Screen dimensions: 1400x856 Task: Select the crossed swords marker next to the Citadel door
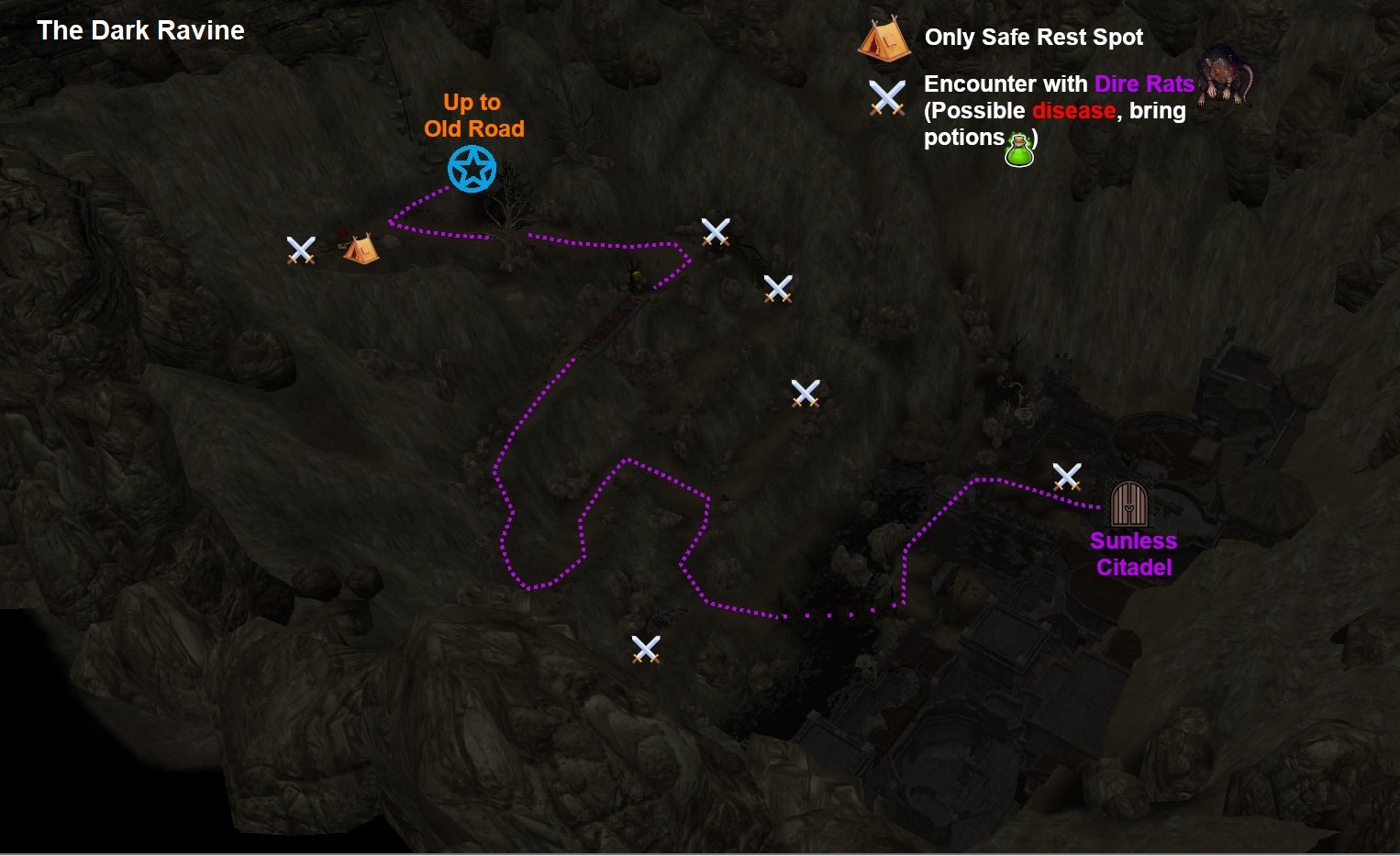(1067, 476)
